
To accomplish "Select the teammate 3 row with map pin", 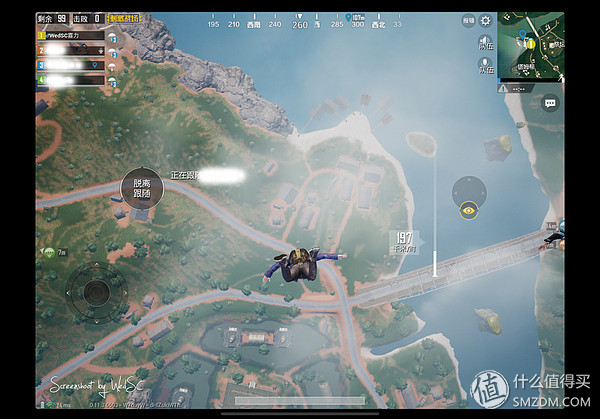I will tap(72, 64).
